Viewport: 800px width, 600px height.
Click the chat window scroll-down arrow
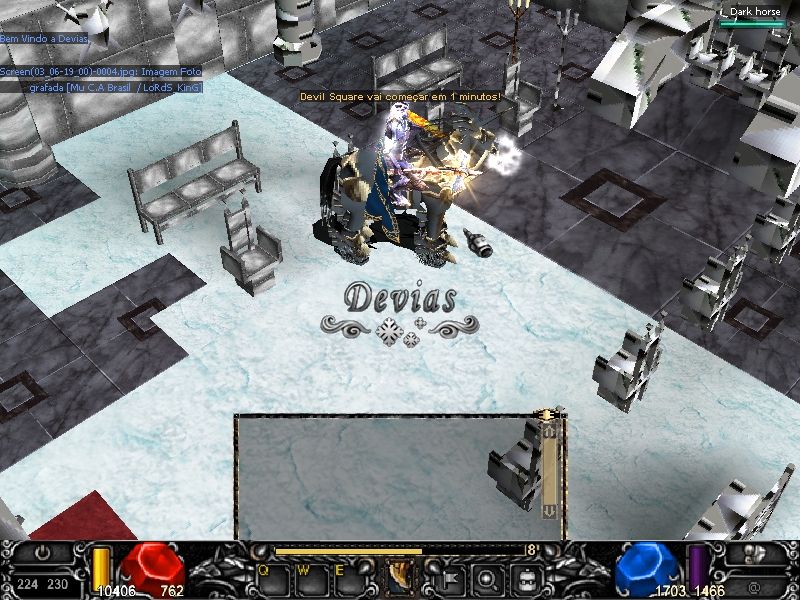click(548, 510)
